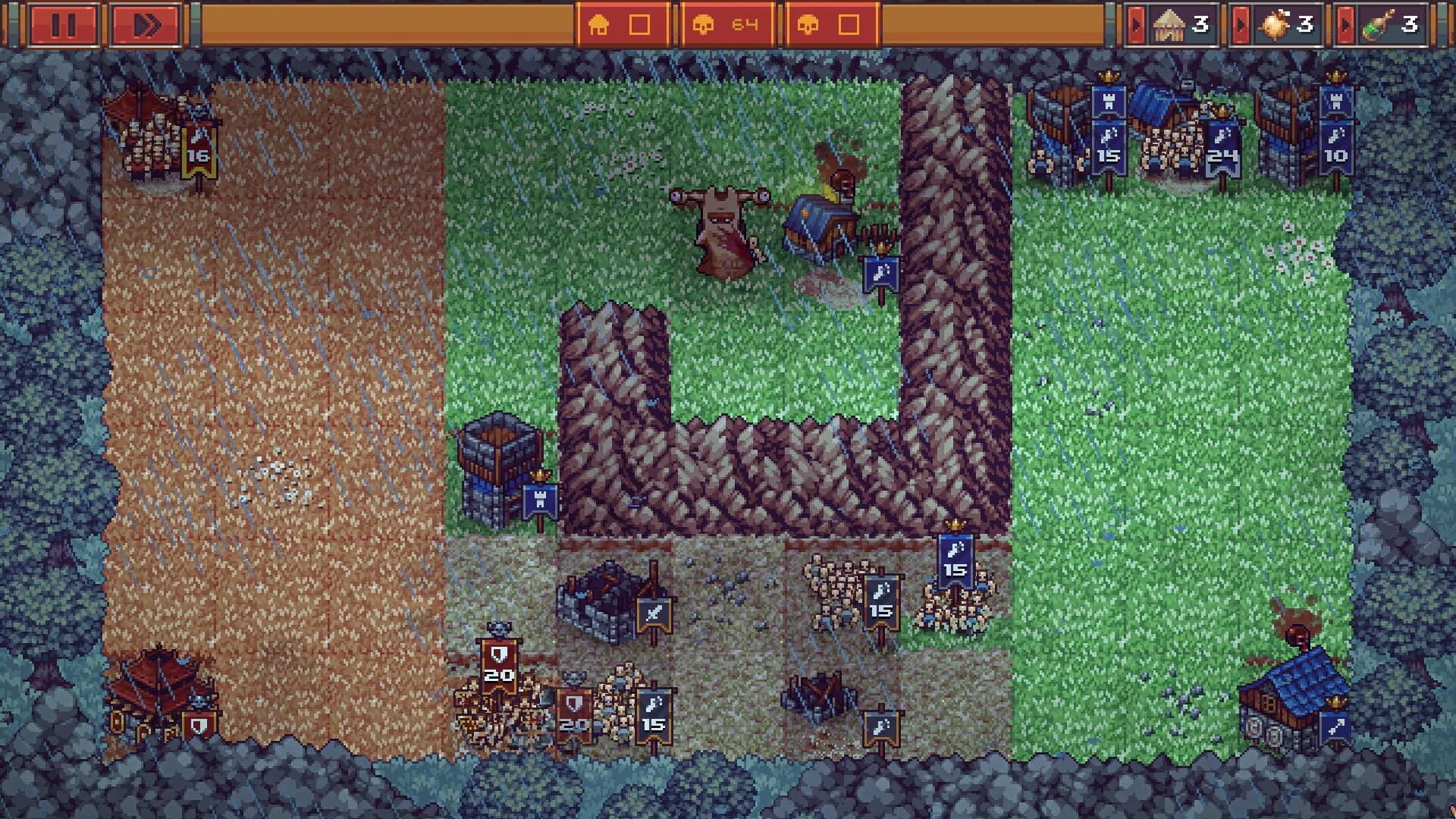Viewport: 1456px width, 819px height.
Task: Pause the game
Action: pyautogui.click(x=64, y=24)
